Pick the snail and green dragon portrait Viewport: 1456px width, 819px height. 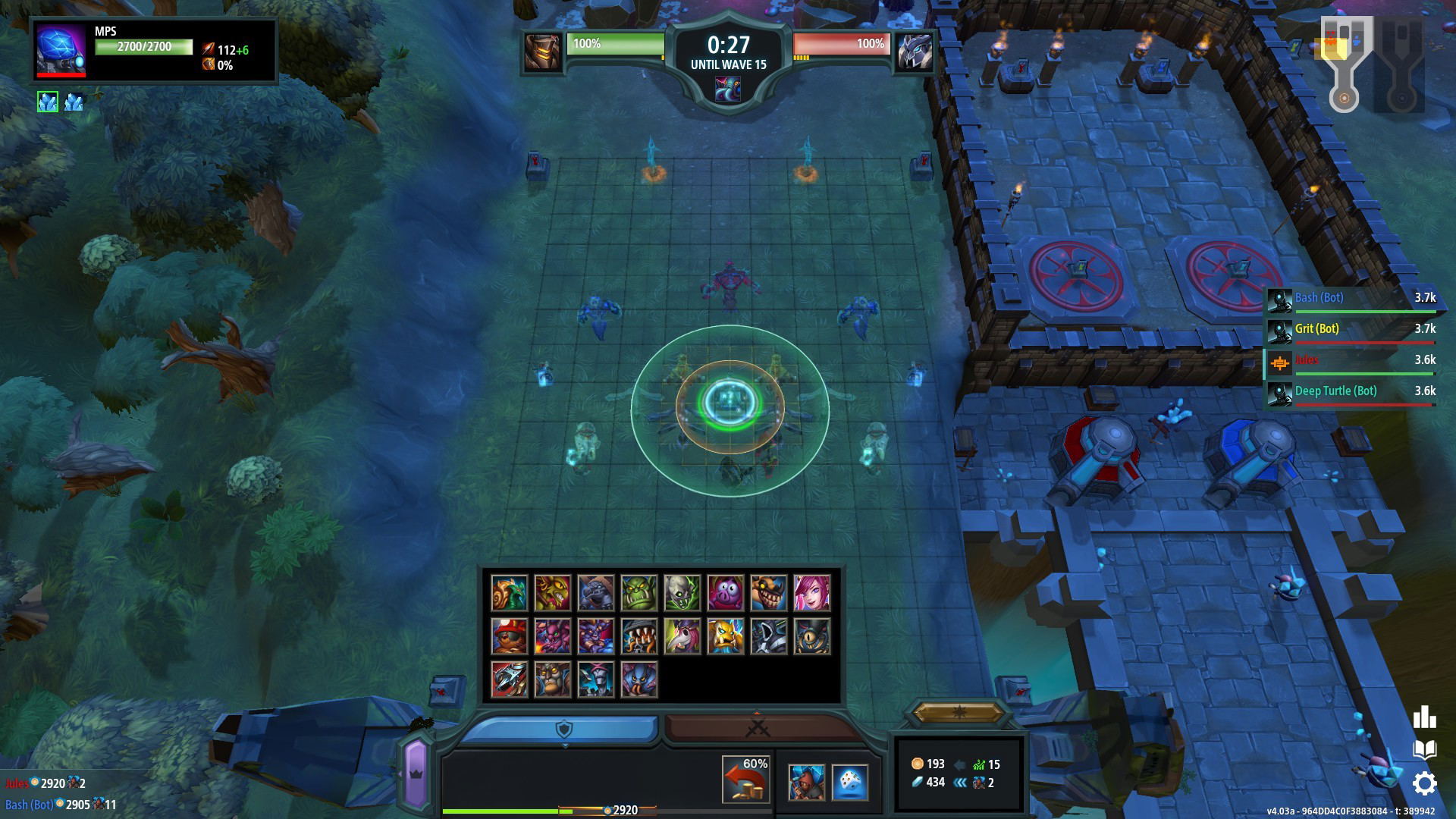pos(509,593)
